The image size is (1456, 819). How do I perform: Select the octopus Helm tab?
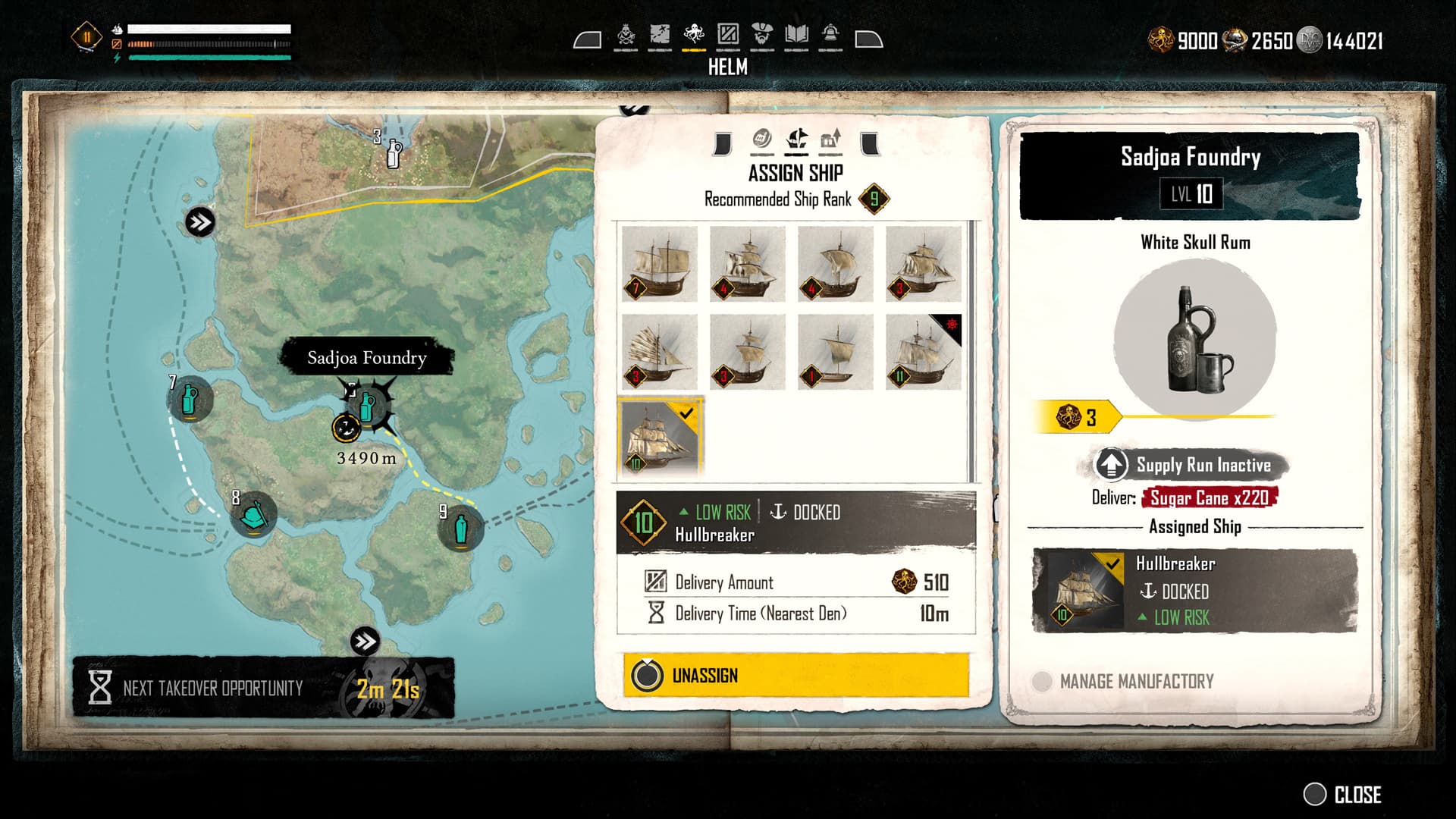click(694, 35)
